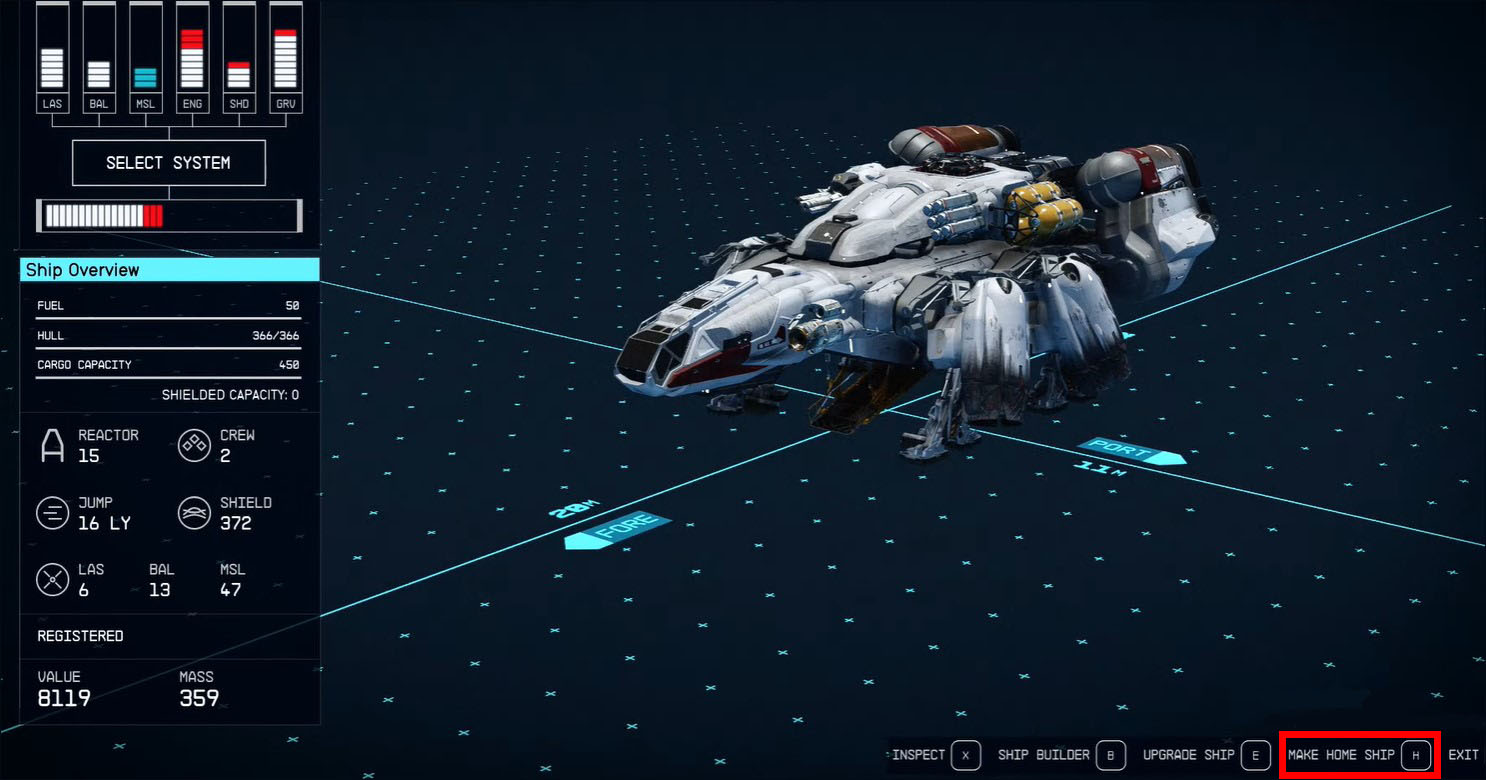
Task: Click the Select System box
Action: coord(168,163)
